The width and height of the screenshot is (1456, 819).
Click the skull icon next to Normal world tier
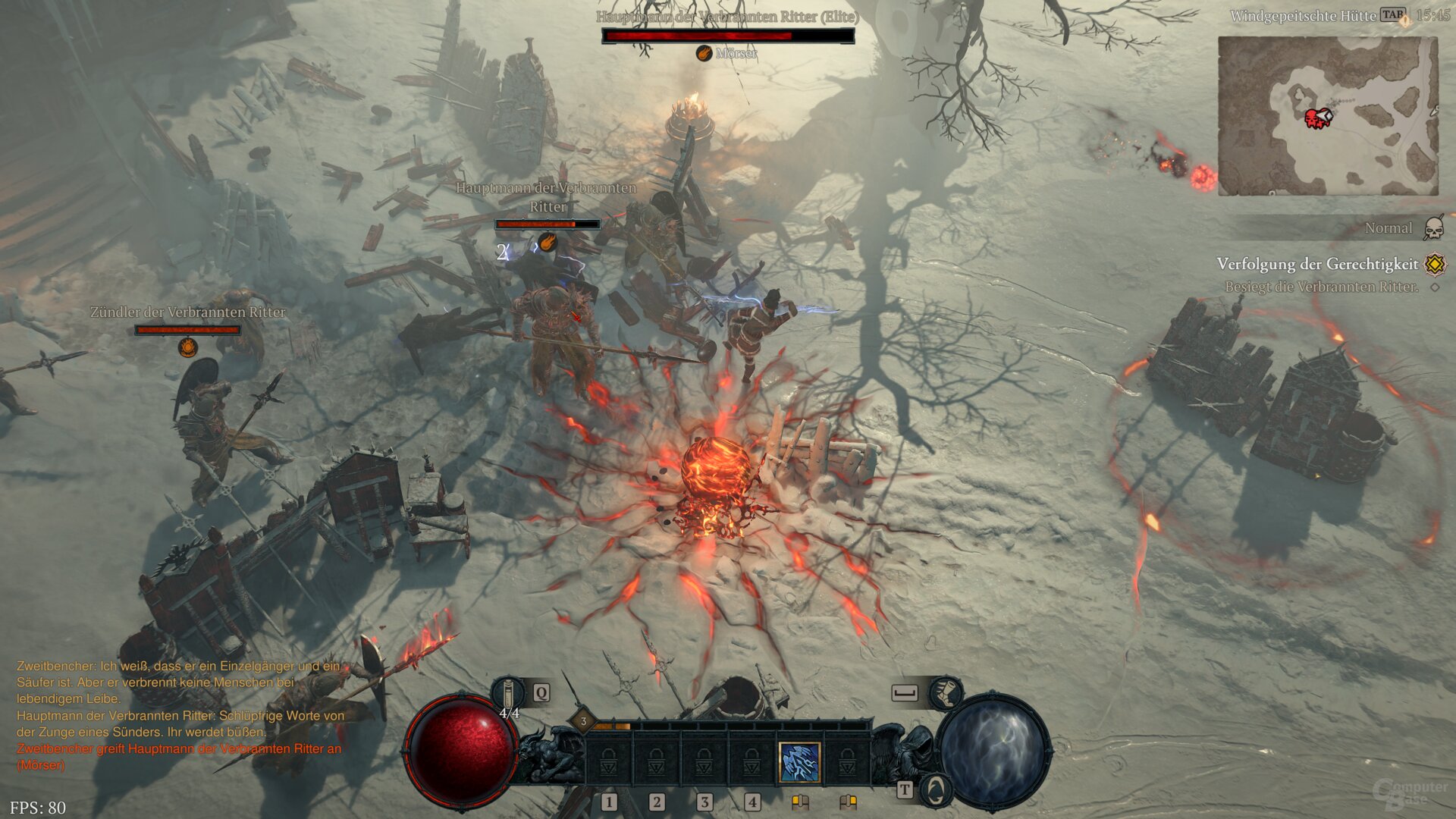(x=1433, y=228)
